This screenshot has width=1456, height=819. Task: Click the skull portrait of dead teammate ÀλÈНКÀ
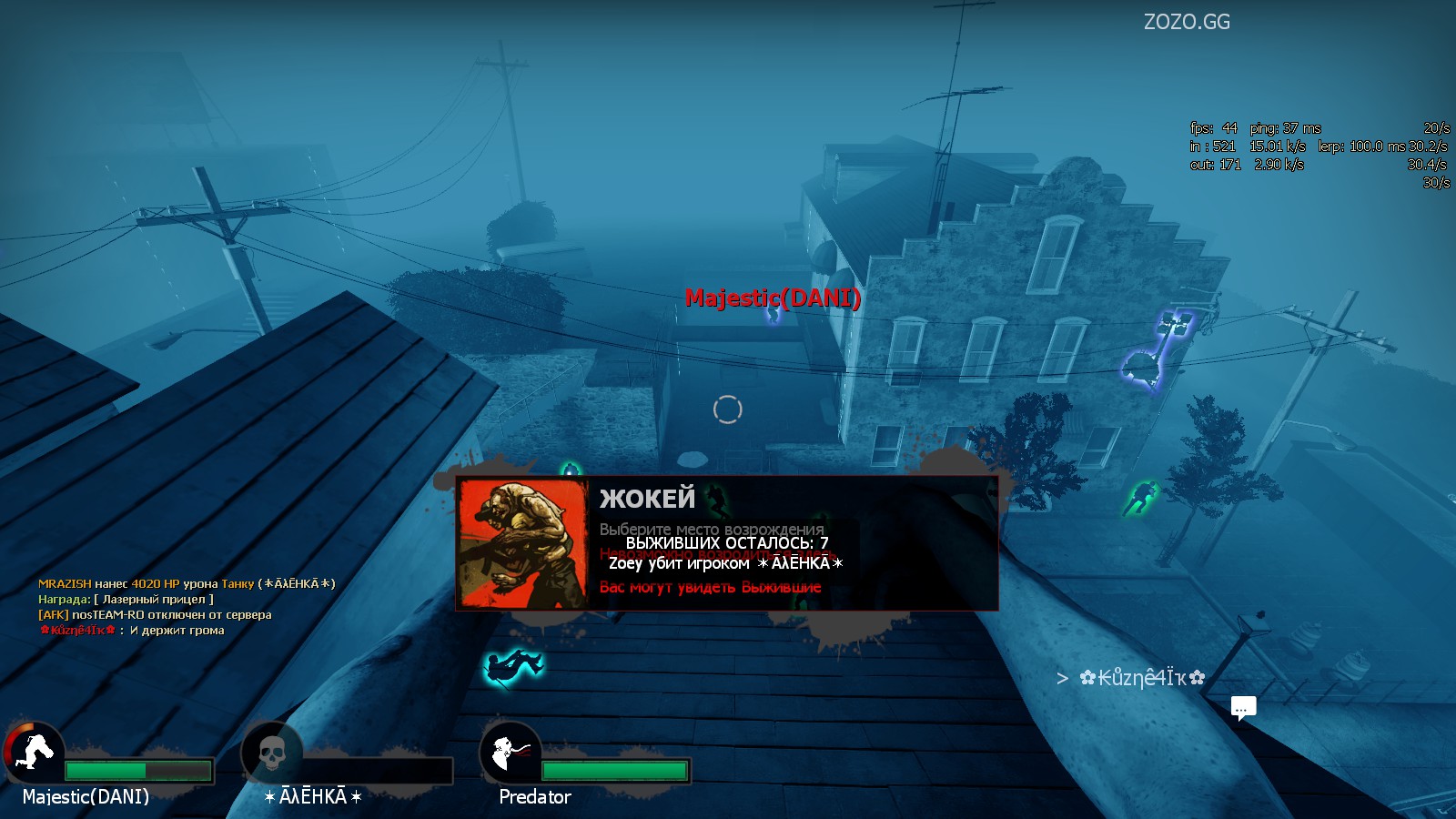(x=271, y=753)
